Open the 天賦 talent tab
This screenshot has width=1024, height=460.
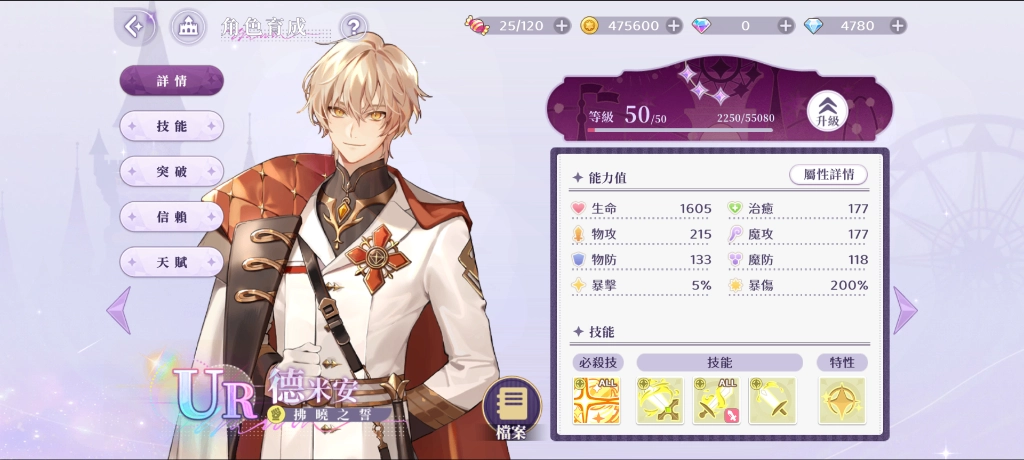[171, 262]
